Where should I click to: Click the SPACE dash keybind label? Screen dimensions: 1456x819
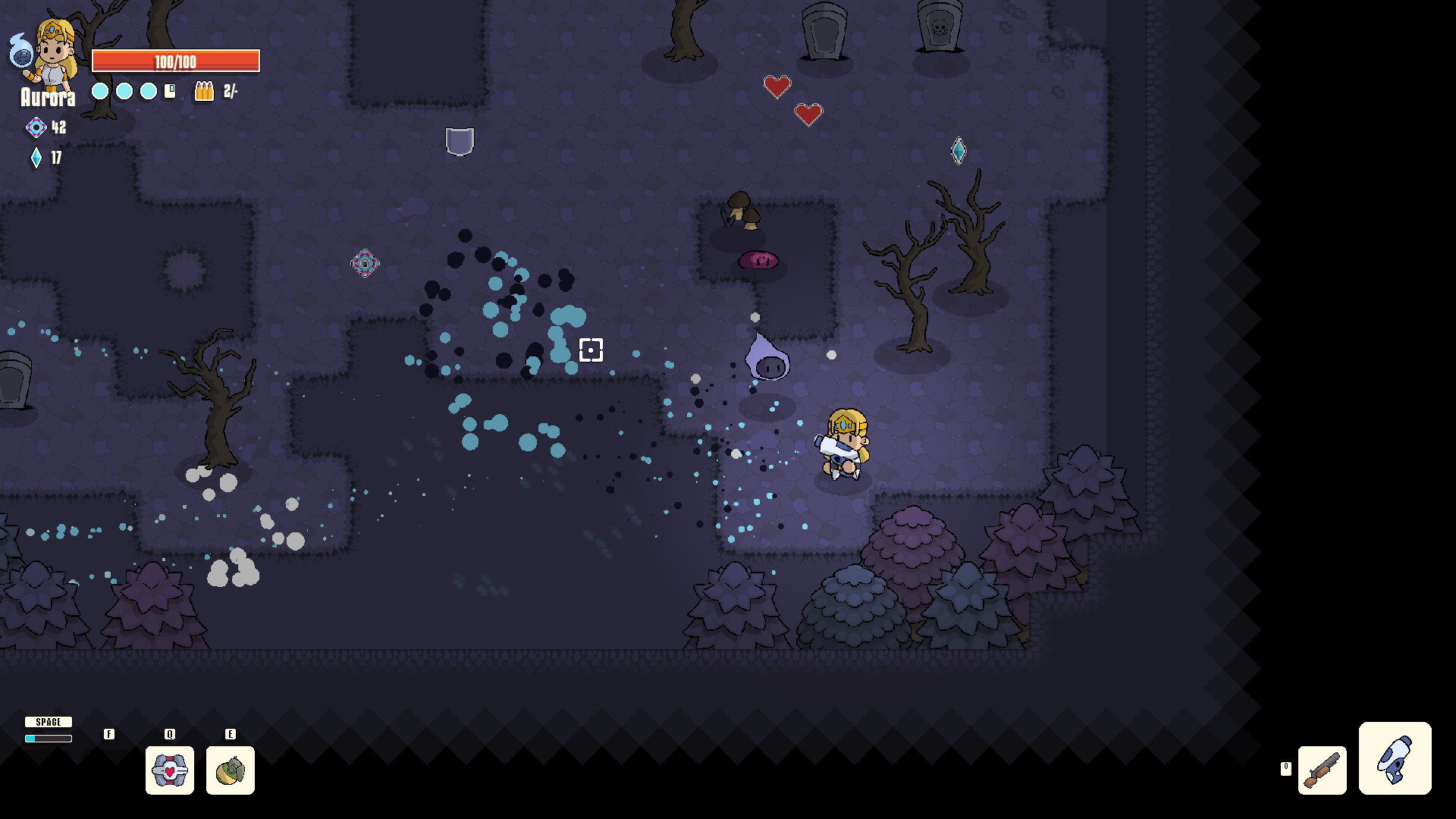tap(49, 722)
